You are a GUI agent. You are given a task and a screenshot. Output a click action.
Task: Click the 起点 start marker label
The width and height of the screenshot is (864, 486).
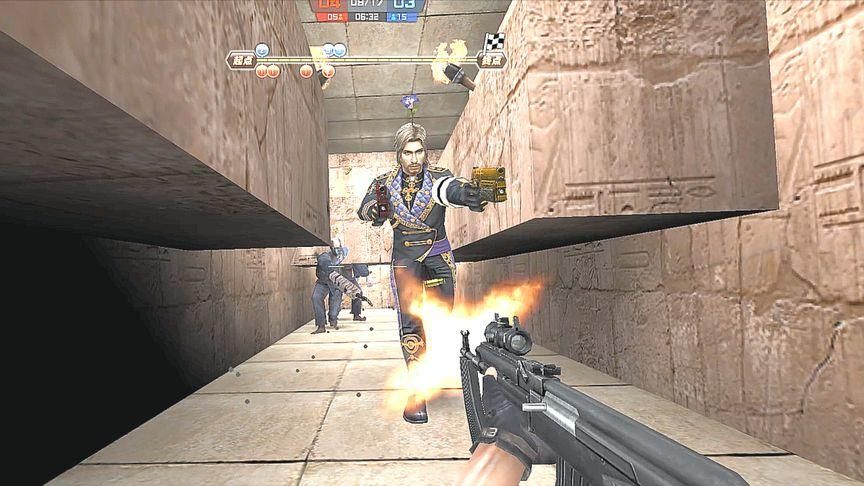pos(241,60)
